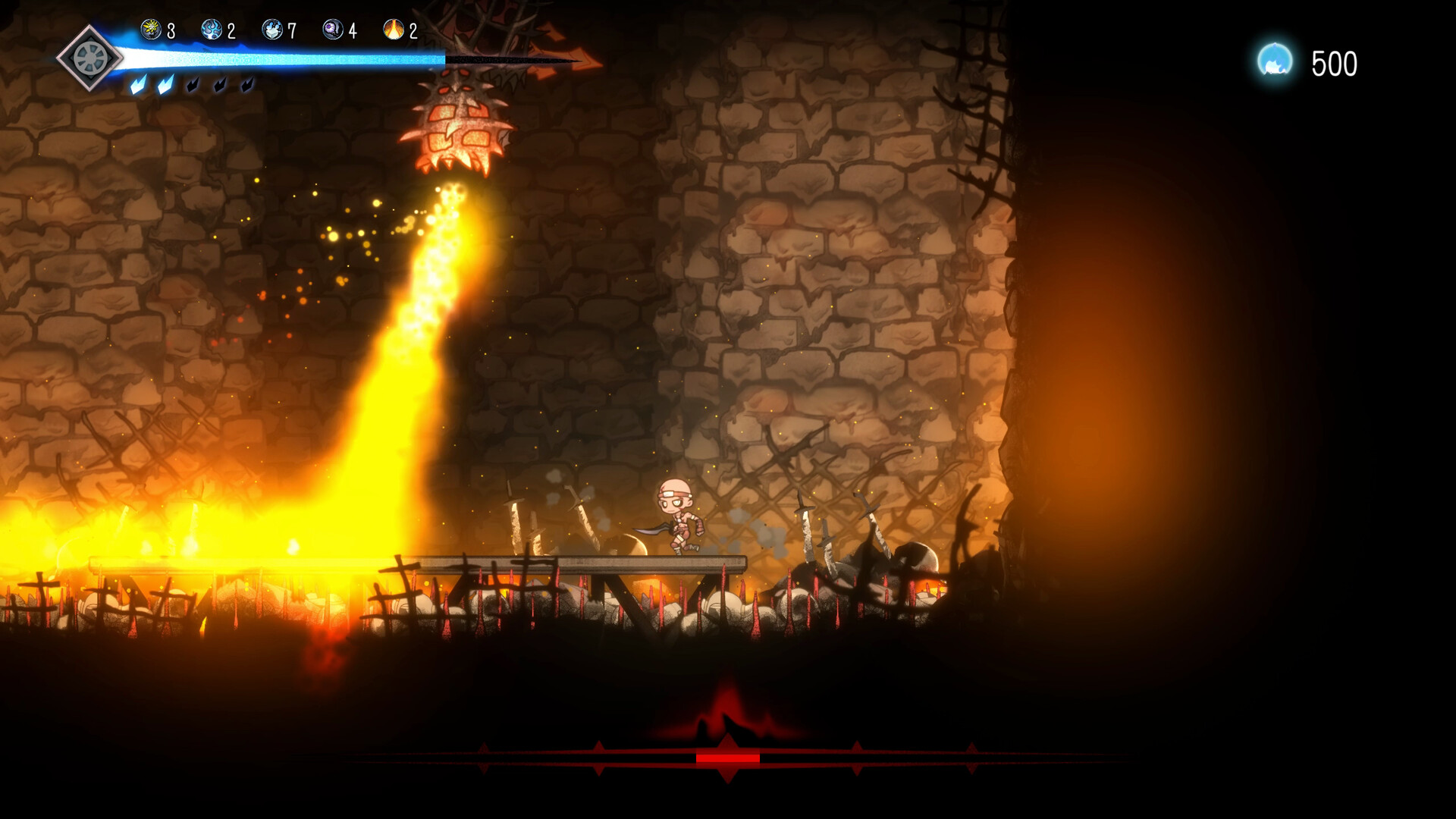Pick the orange fire cone item icon
Viewport: 1456px width, 819px height.
[x=394, y=30]
